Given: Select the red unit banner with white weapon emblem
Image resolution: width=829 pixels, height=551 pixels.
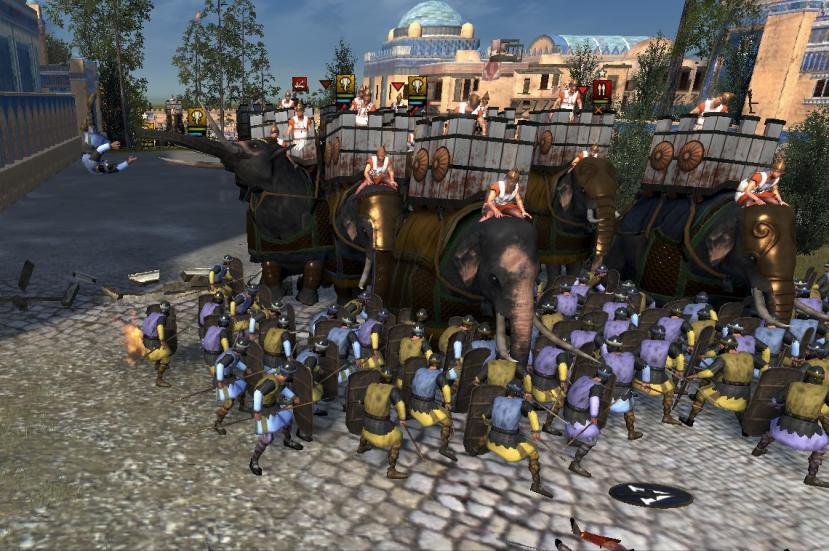Looking at the screenshot, I should [x=299, y=85].
